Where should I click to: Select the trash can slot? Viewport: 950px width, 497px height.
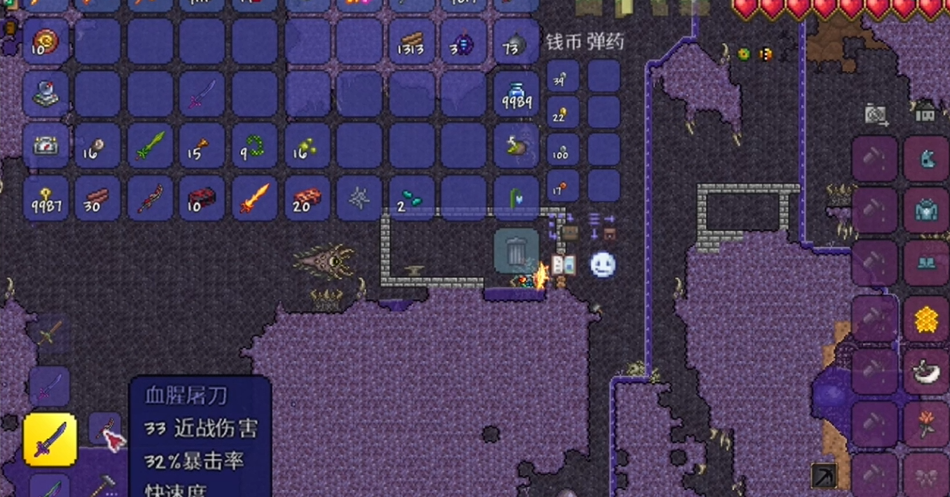click(516, 251)
